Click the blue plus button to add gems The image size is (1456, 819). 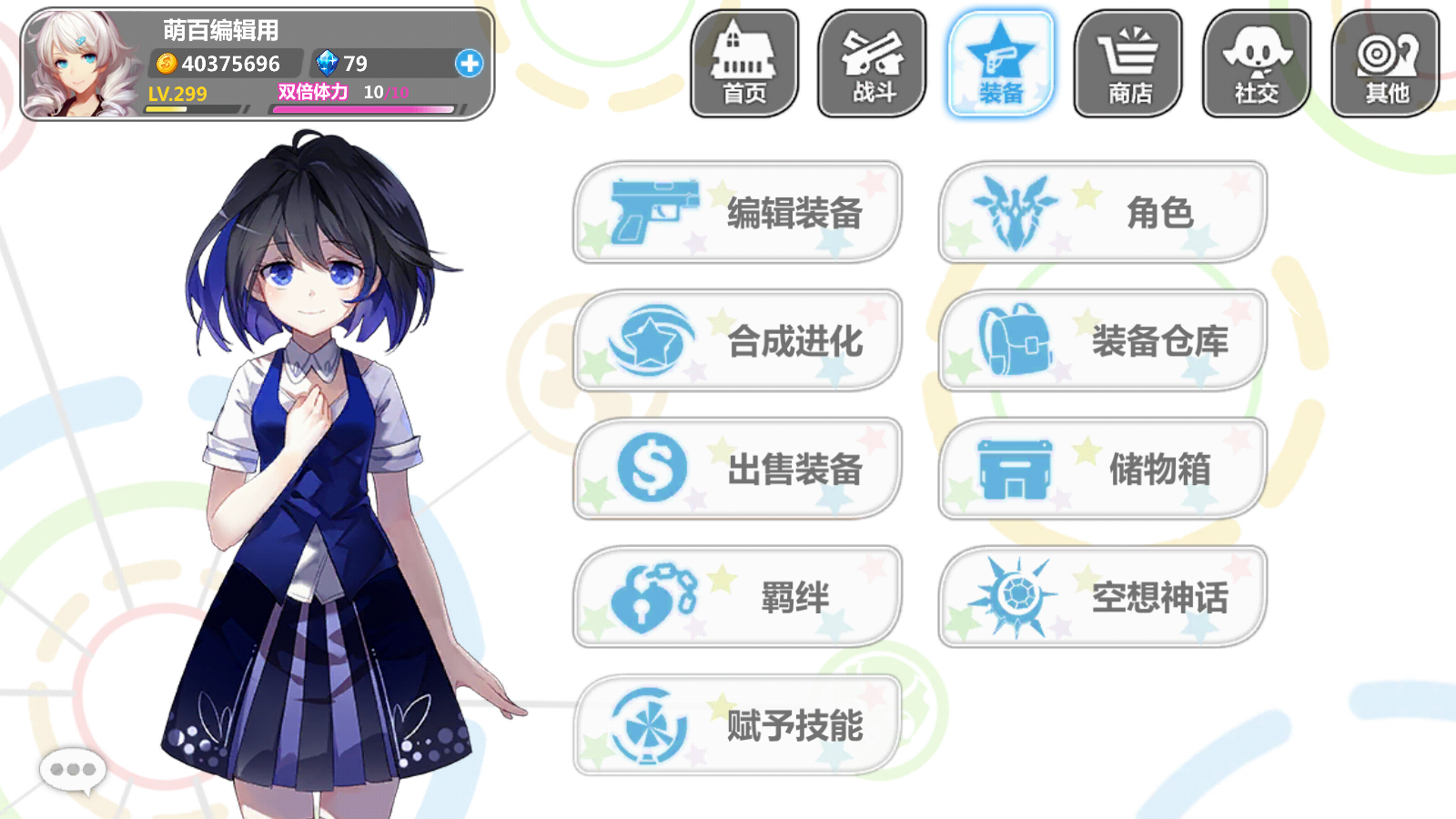470,64
